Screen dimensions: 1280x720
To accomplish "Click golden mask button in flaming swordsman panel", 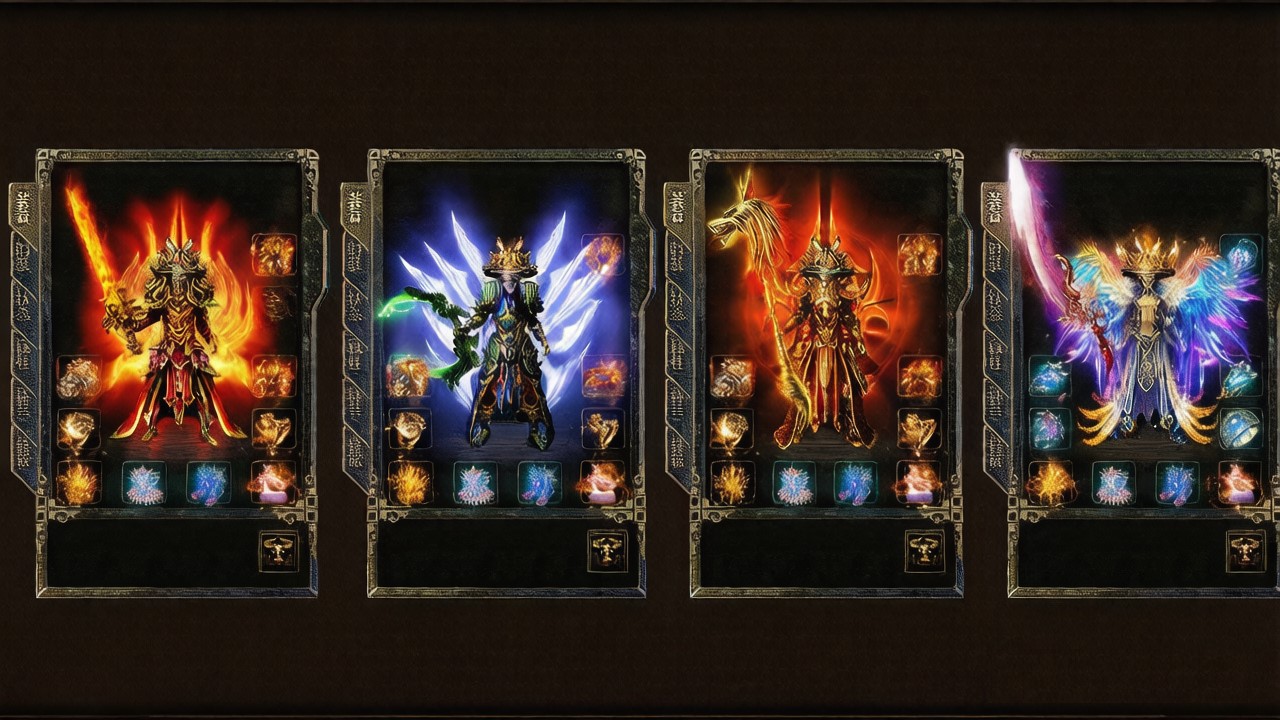I will pos(279,551).
